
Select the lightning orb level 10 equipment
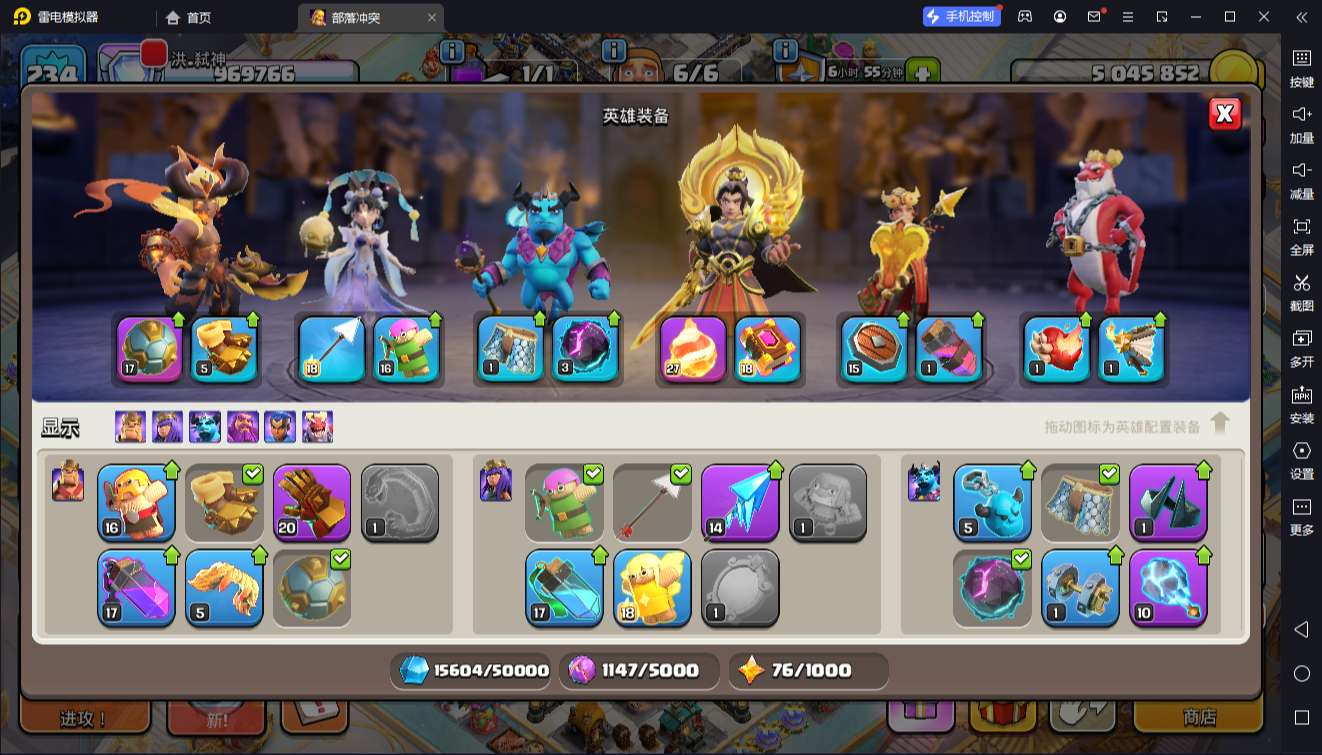(x=1168, y=587)
